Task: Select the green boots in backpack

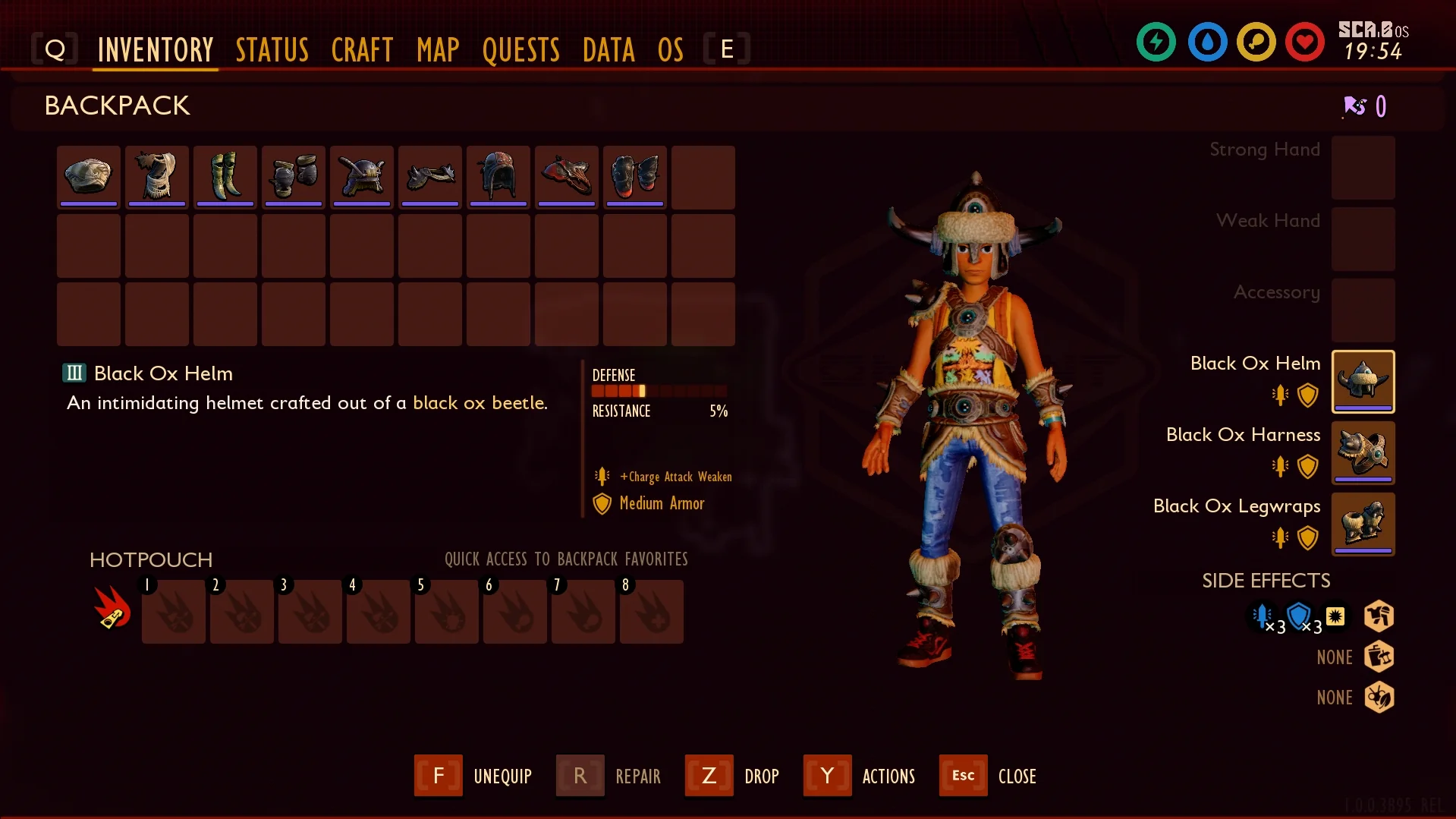Action: point(225,176)
